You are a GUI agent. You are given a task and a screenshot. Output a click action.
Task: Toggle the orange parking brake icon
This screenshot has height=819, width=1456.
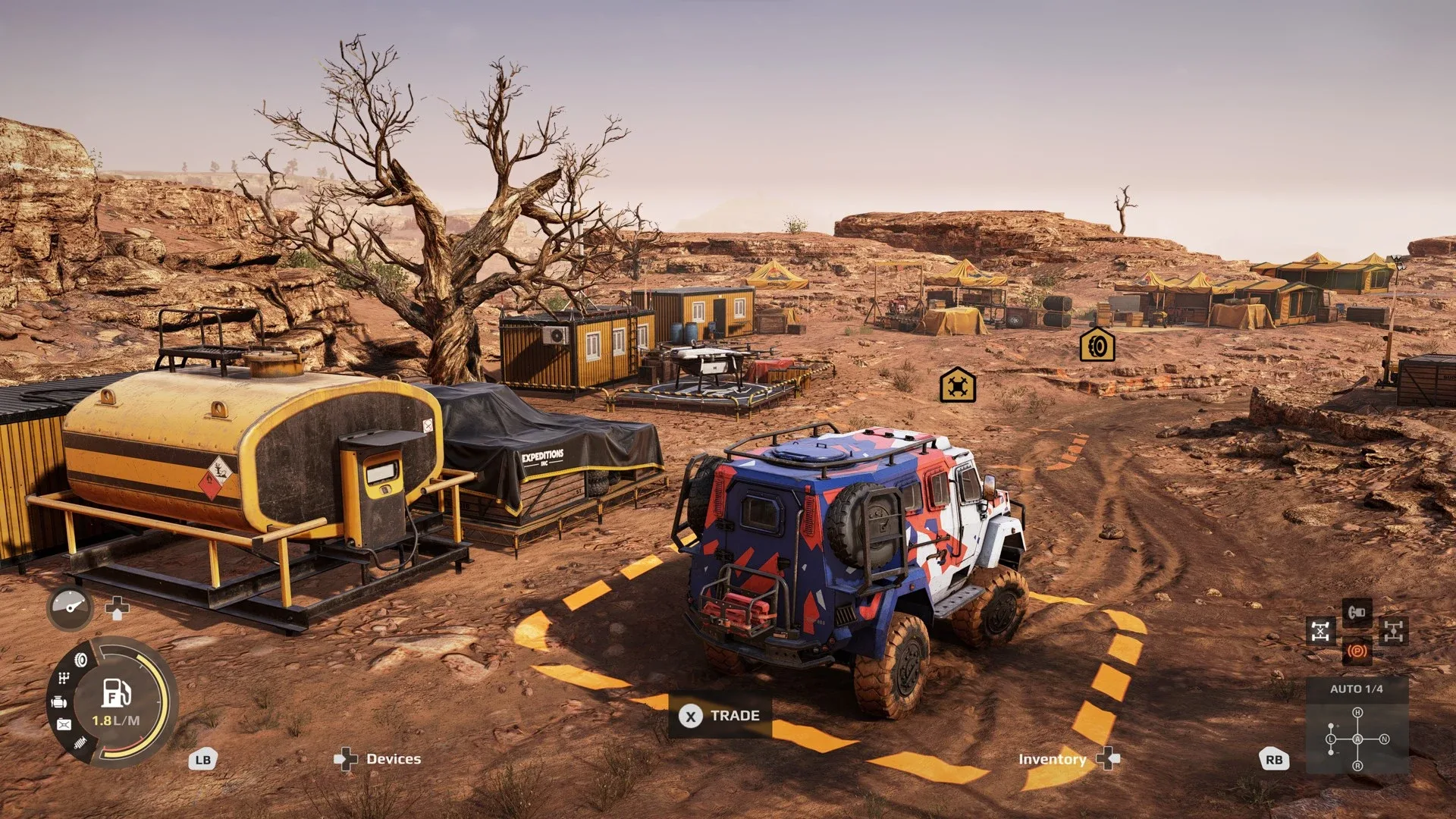click(1357, 651)
